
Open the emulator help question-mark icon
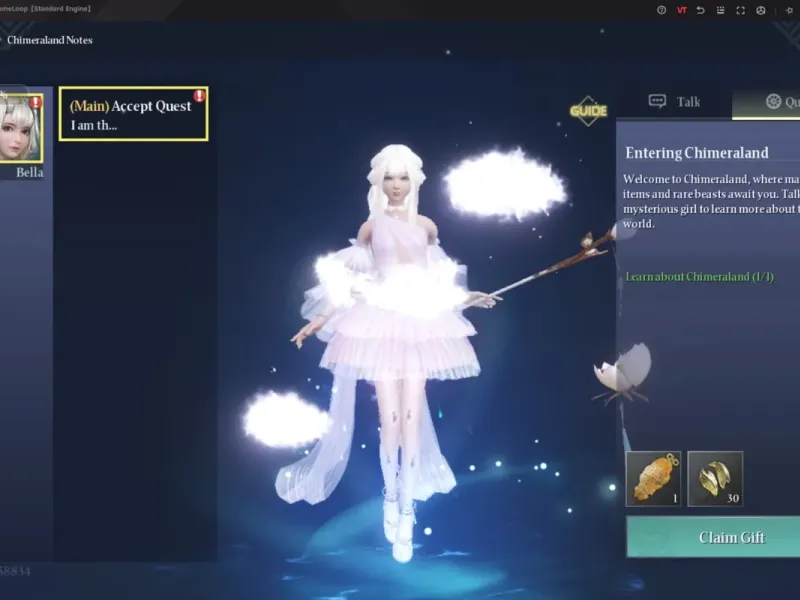(661, 10)
